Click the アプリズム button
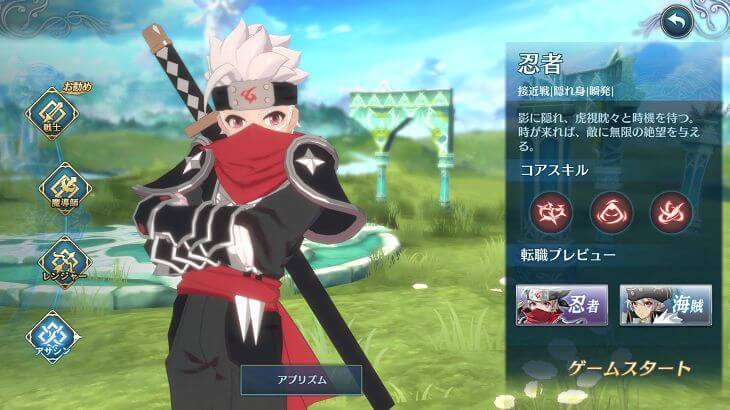 click(x=300, y=379)
